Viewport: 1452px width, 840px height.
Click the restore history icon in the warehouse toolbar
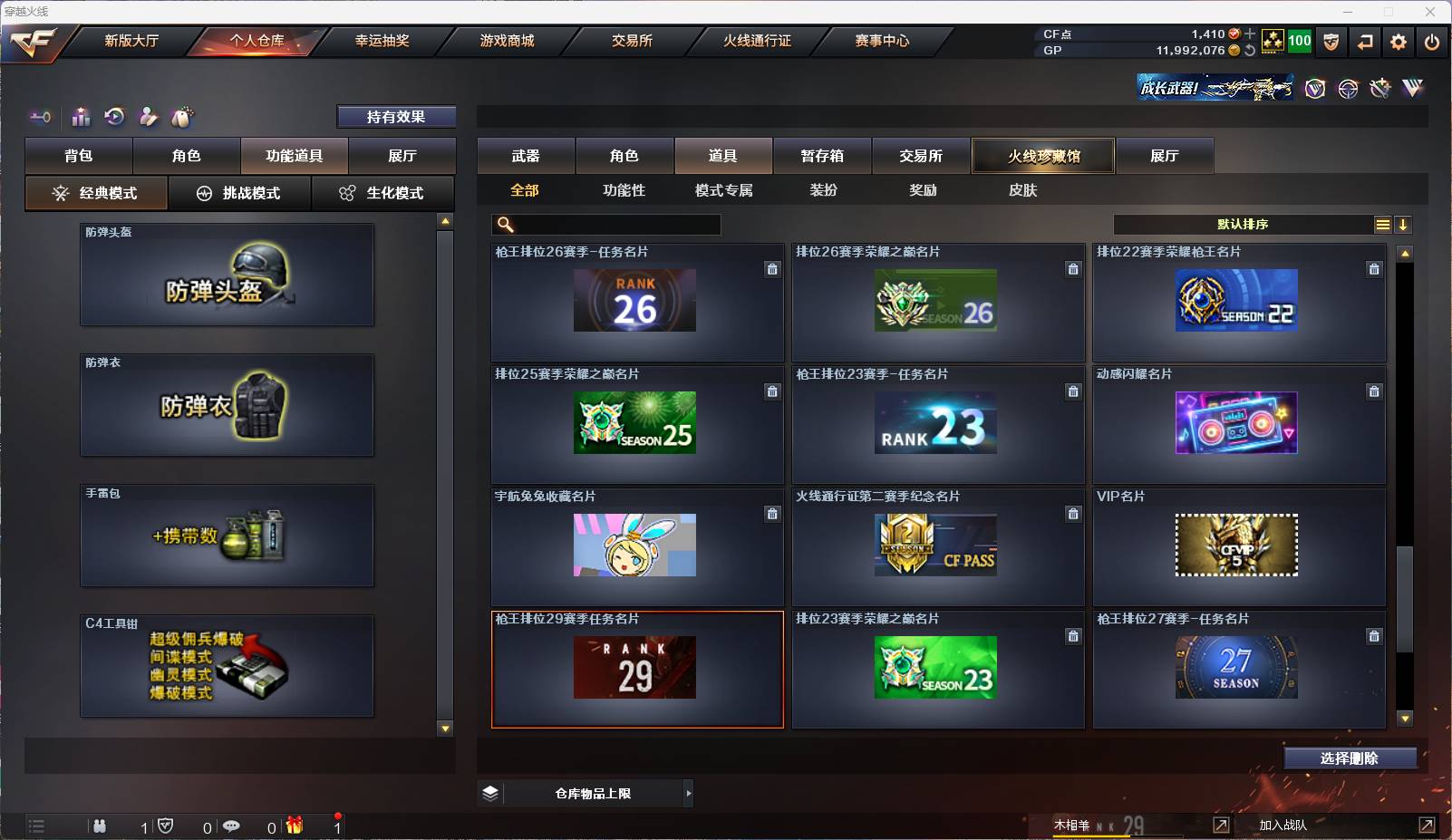[x=112, y=117]
